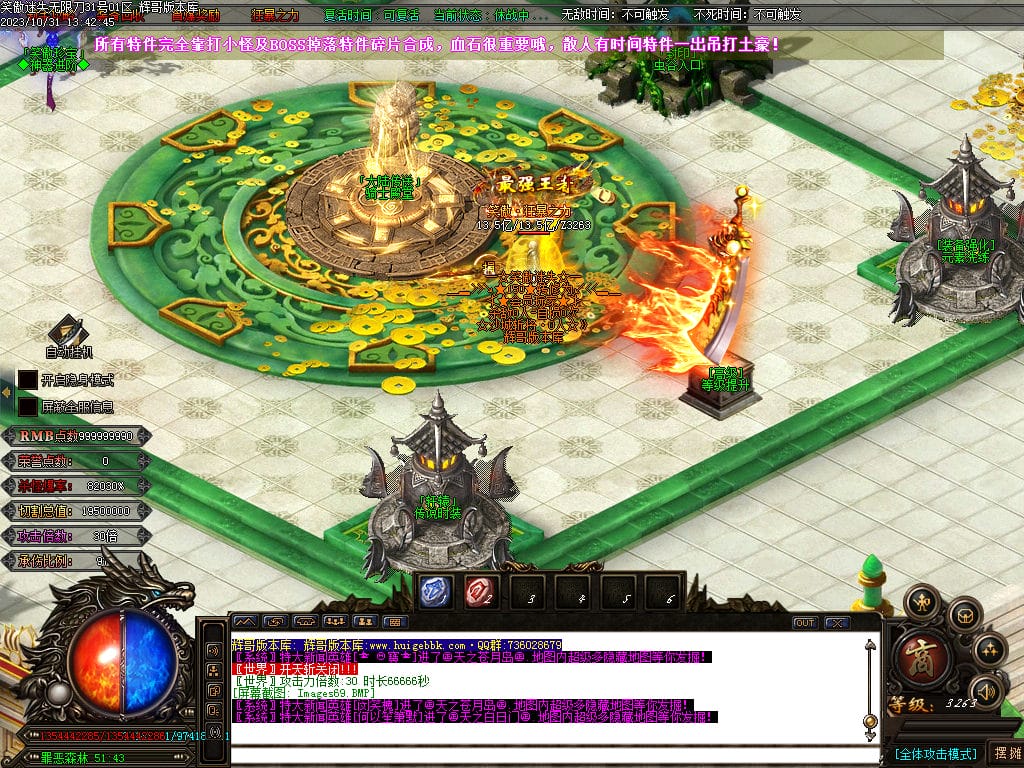Close the chat panel with the X button

click(836, 622)
